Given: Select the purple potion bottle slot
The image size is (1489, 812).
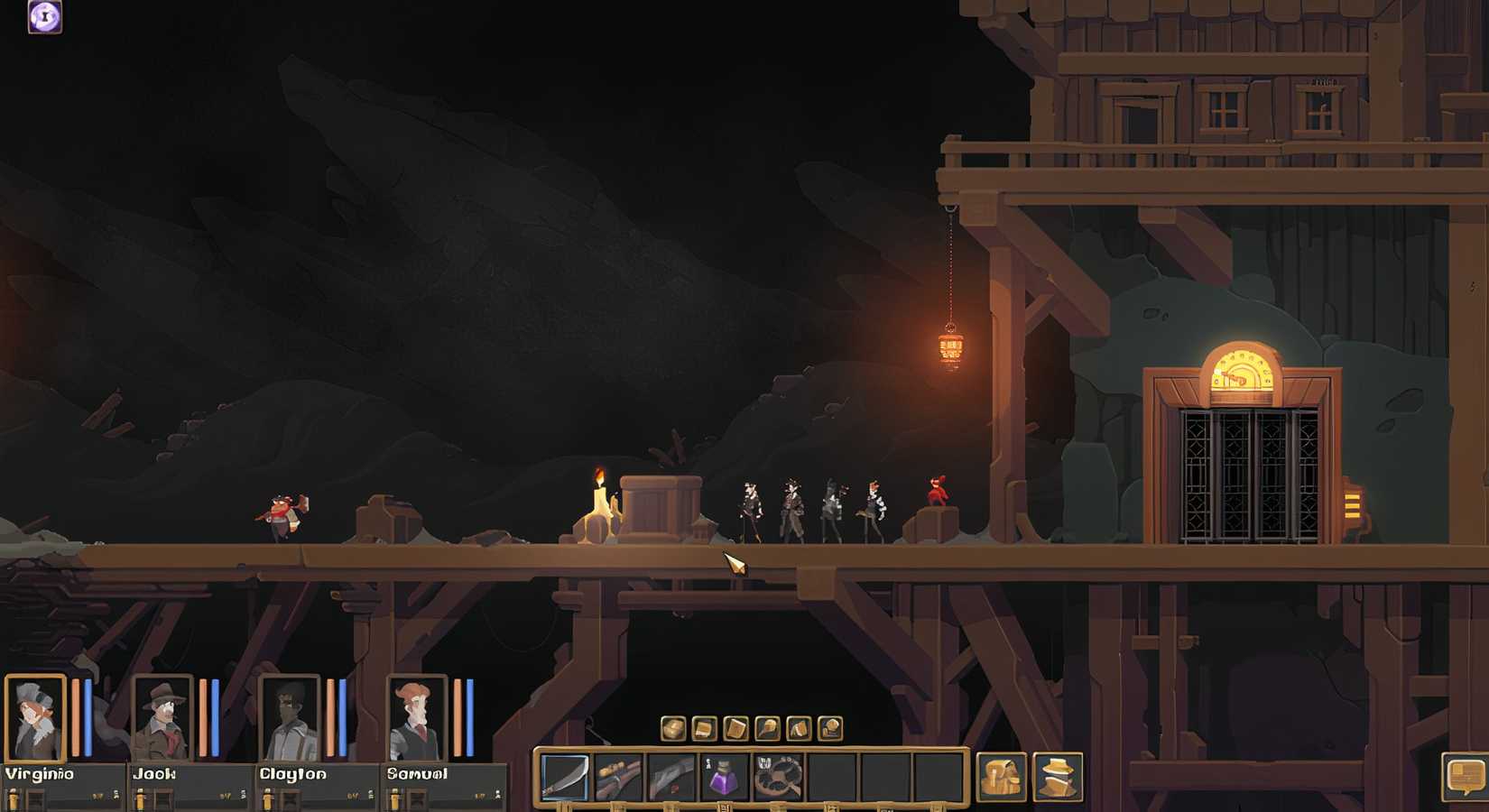Looking at the screenshot, I should click(x=724, y=777).
